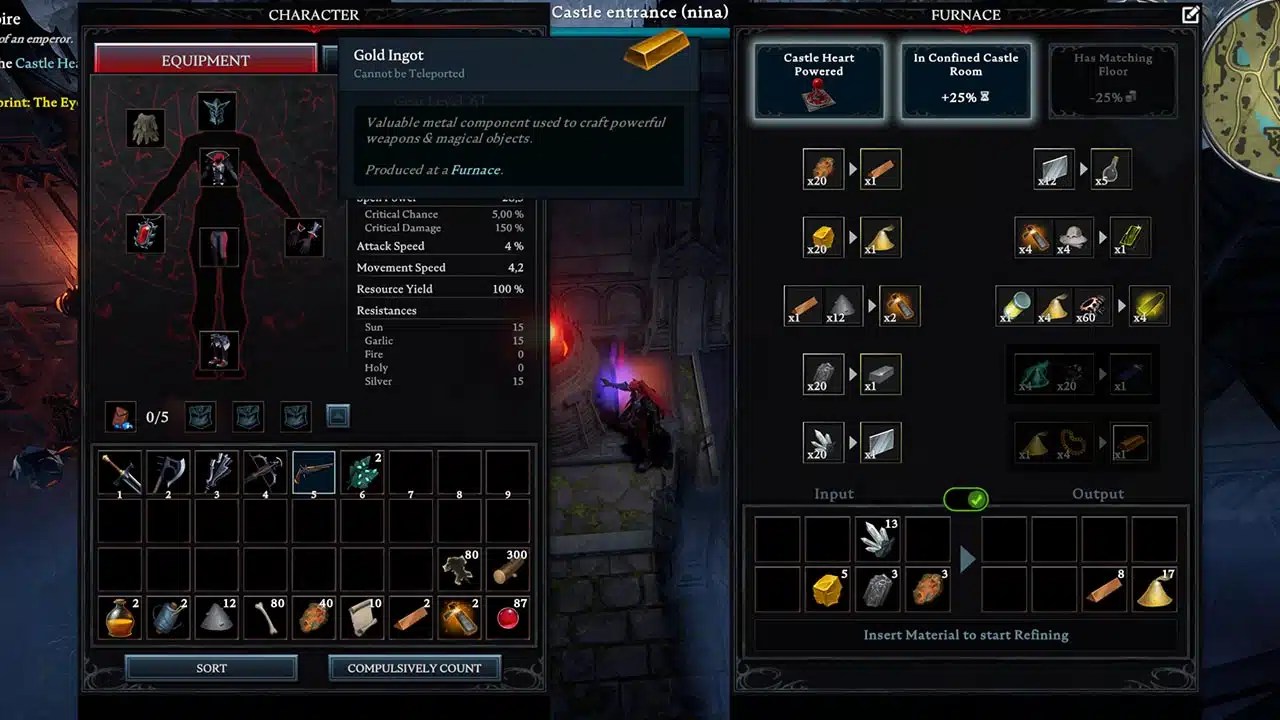Select the Copper Ore to Copper Ingot recipe
The height and width of the screenshot is (720, 1280).
pos(851,169)
